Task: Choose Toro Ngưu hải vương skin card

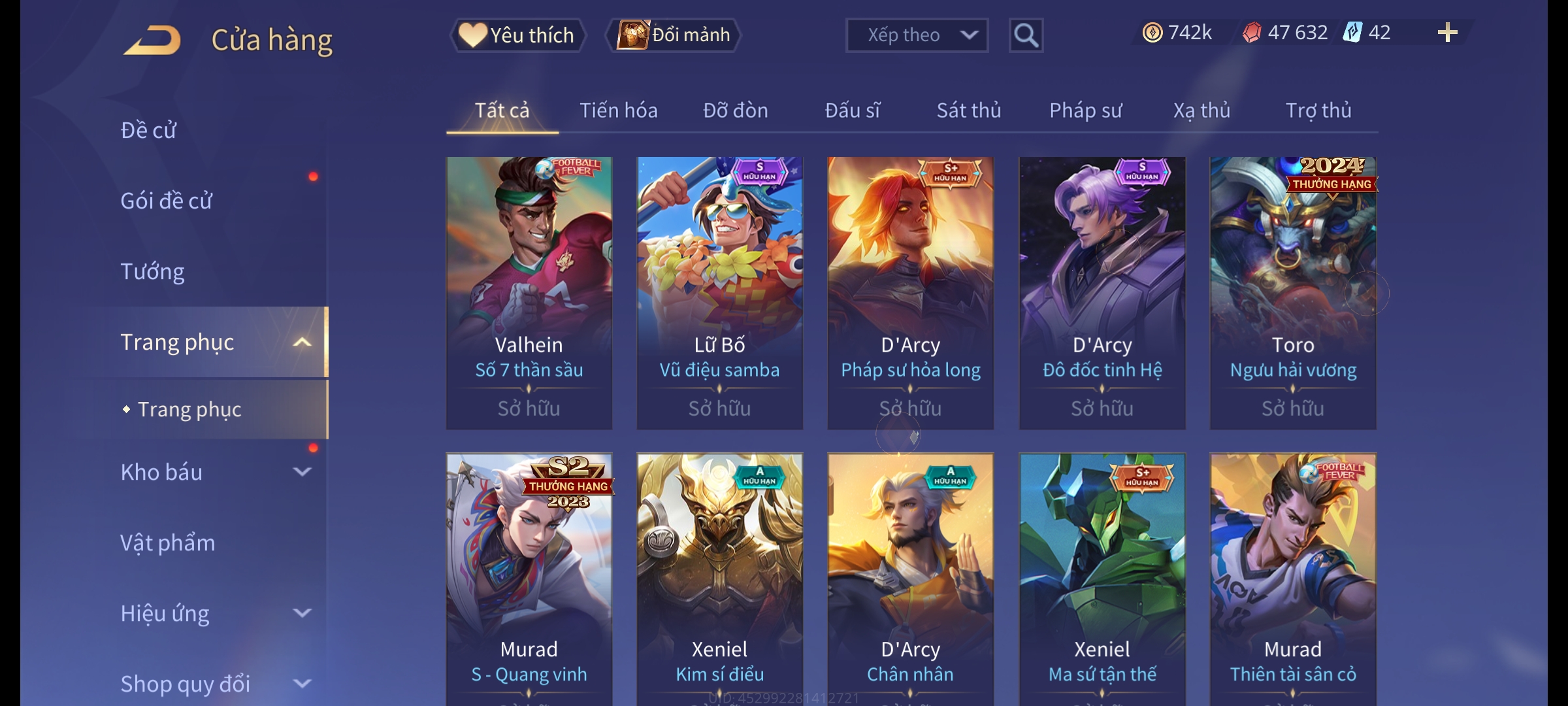Action: (1292, 292)
